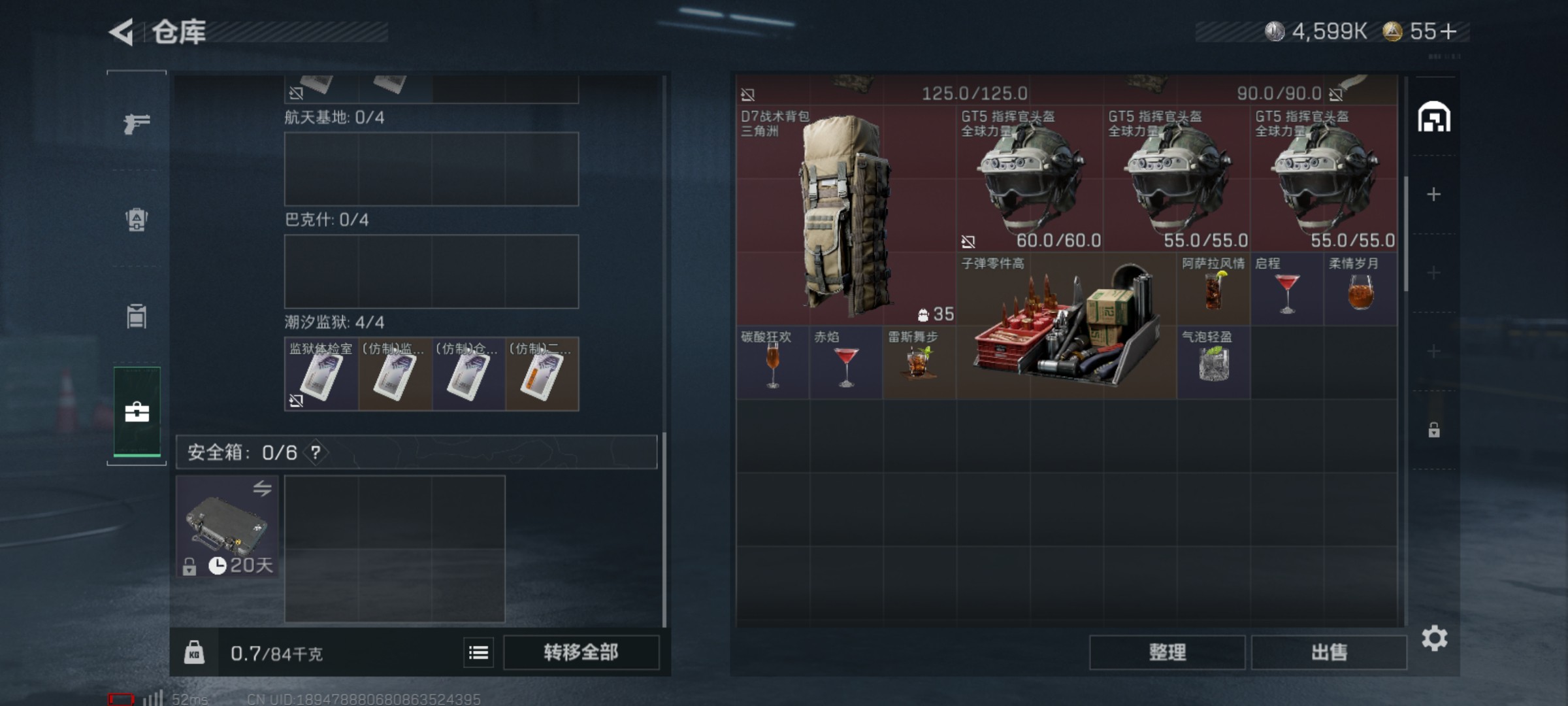Go back from the 仓库 screen
Viewport: 1568px width, 706px height.
(x=122, y=32)
